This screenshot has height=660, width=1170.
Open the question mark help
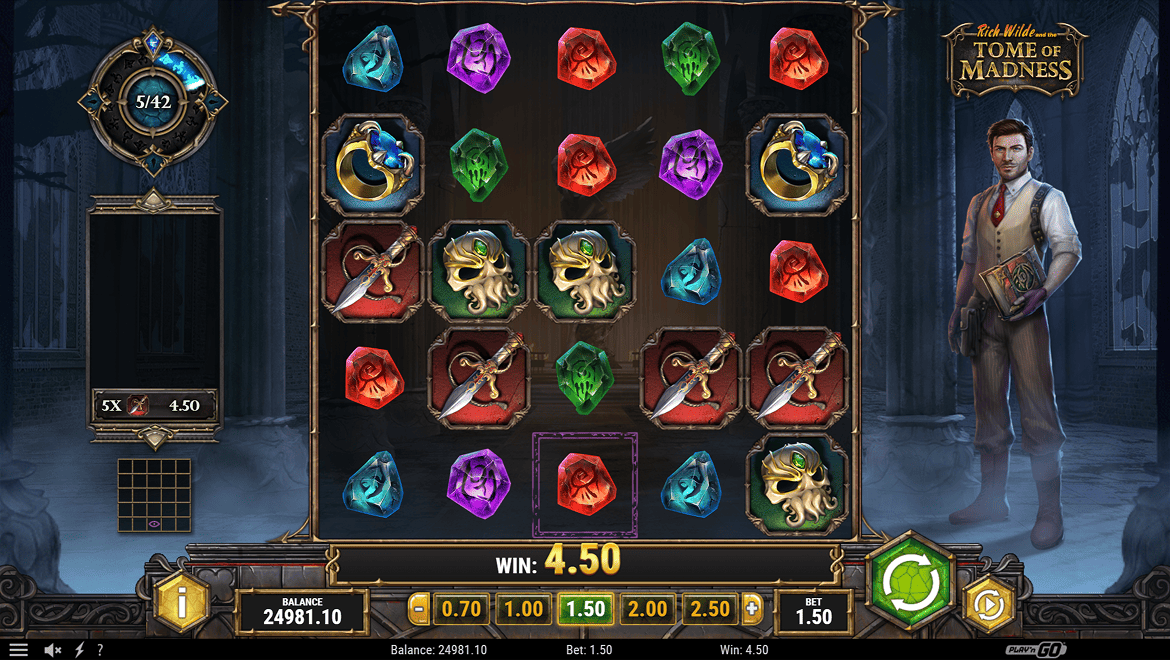(x=100, y=650)
